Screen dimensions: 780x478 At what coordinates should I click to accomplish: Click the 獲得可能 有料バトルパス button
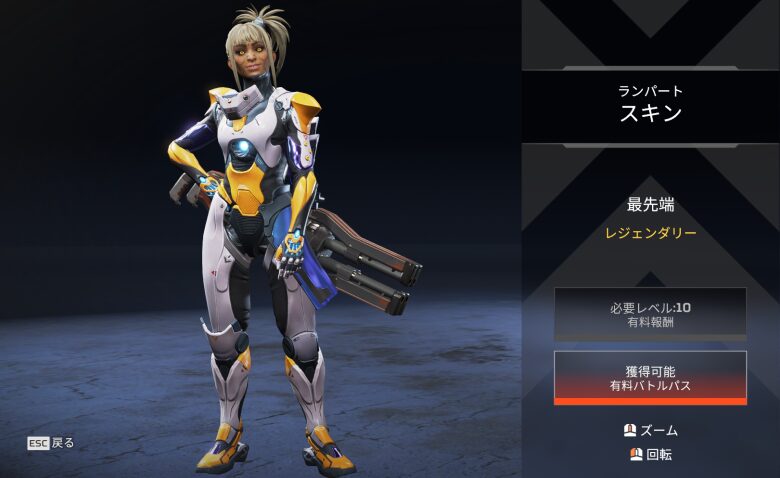point(650,377)
